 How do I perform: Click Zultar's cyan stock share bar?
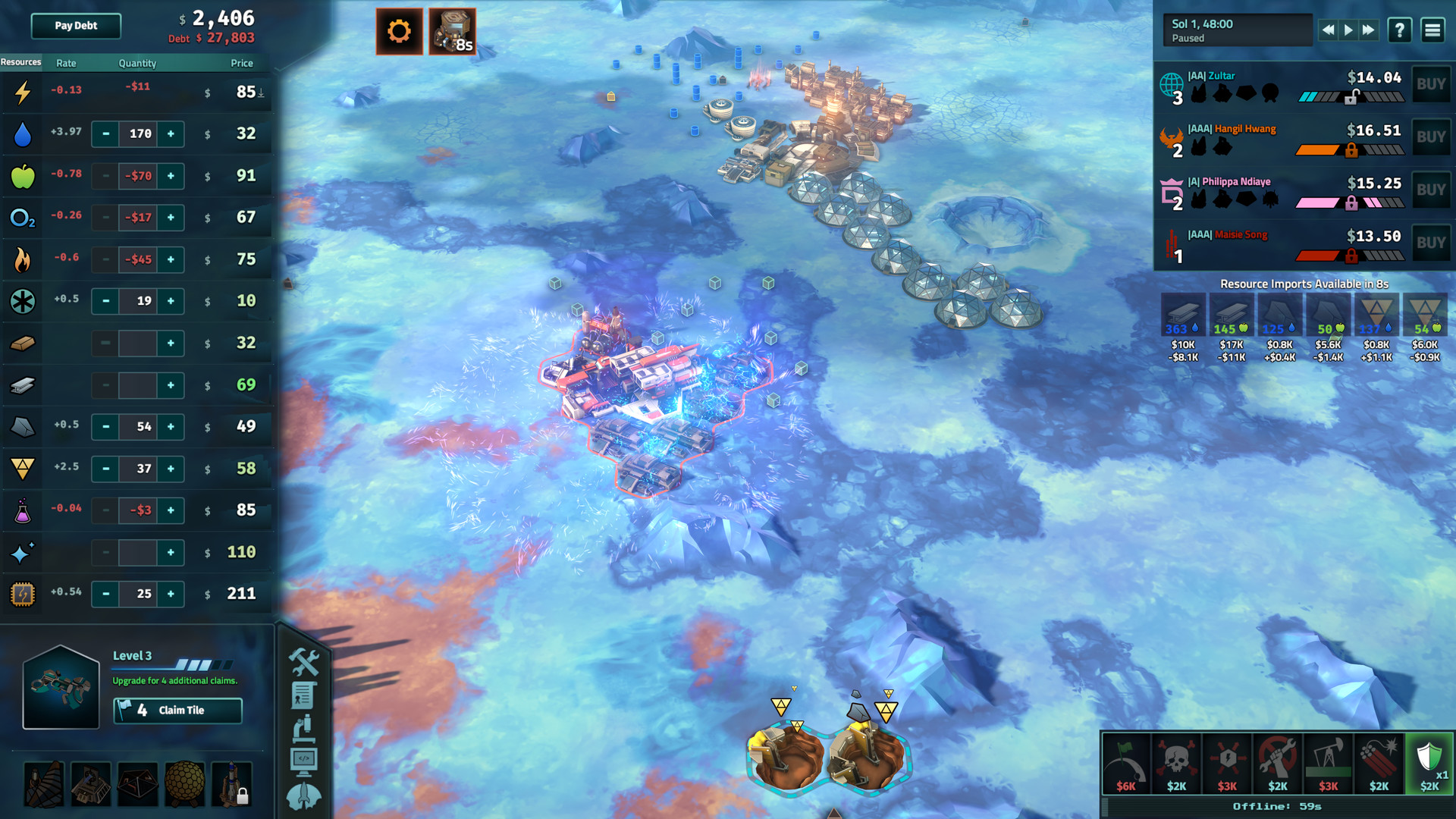tap(1310, 96)
